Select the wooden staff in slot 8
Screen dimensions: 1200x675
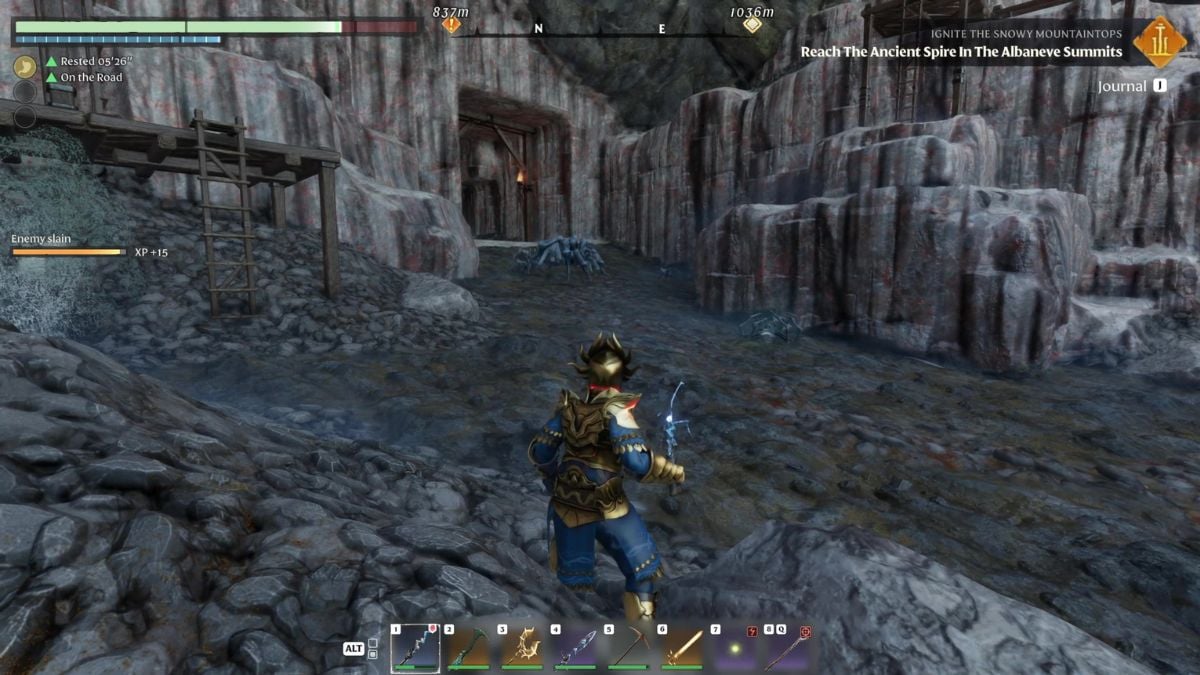pos(787,648)
